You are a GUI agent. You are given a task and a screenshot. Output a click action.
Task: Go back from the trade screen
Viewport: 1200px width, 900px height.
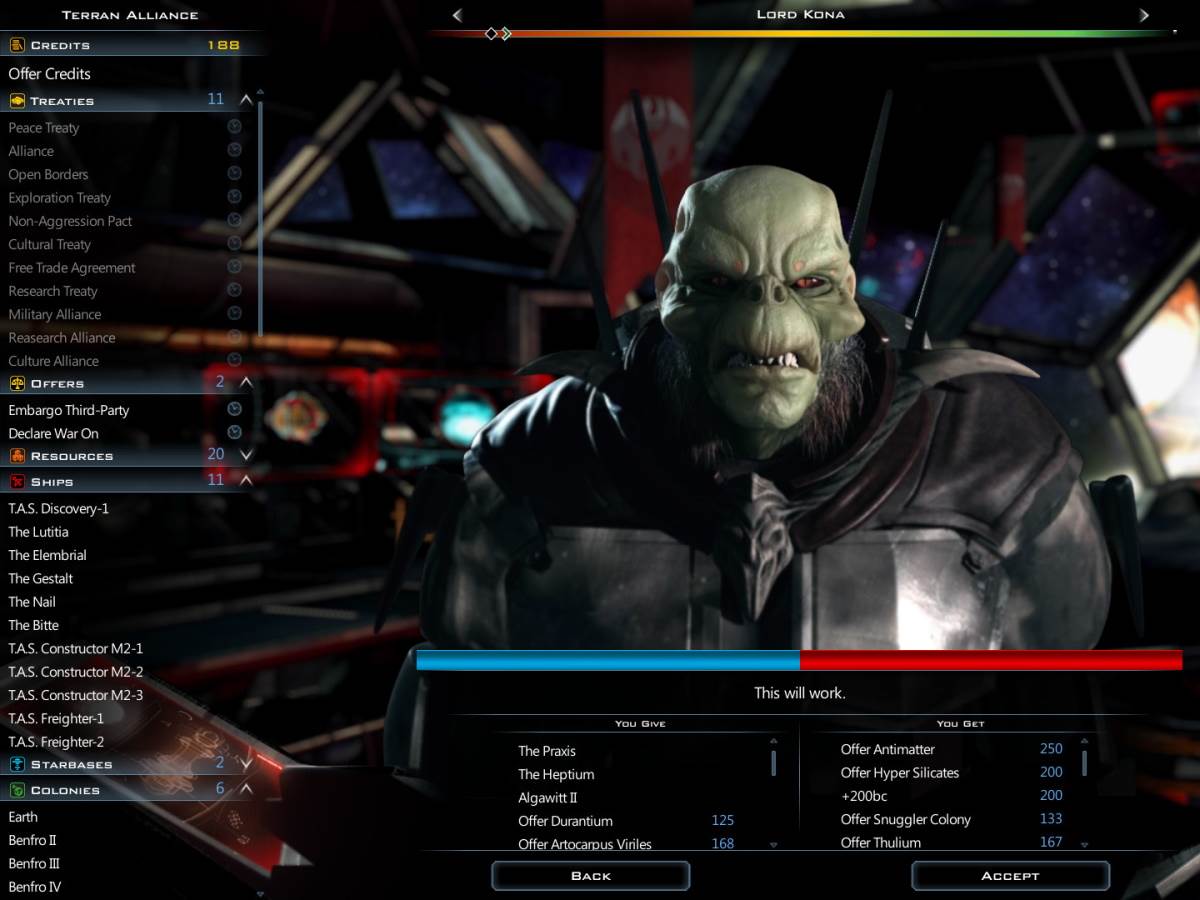point(590,876)
